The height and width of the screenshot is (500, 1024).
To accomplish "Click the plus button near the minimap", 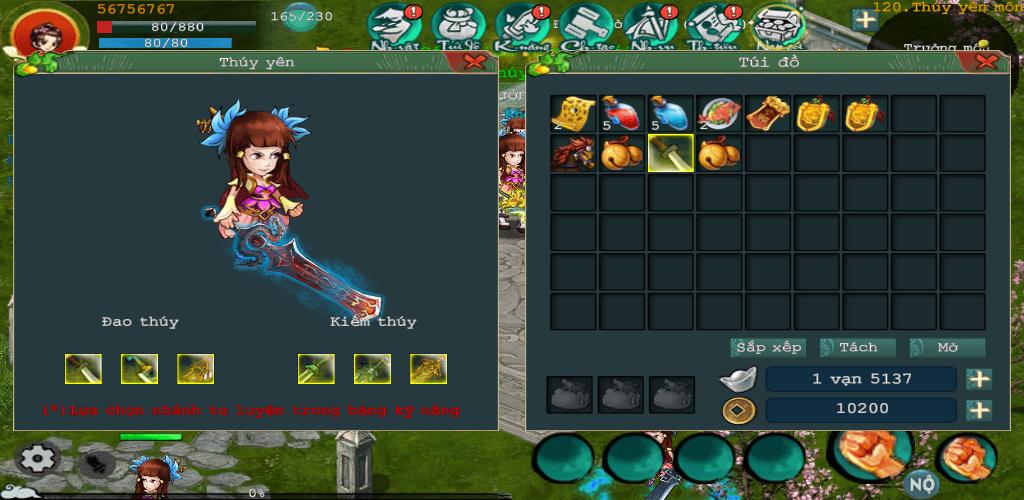I will coord(864,21).
